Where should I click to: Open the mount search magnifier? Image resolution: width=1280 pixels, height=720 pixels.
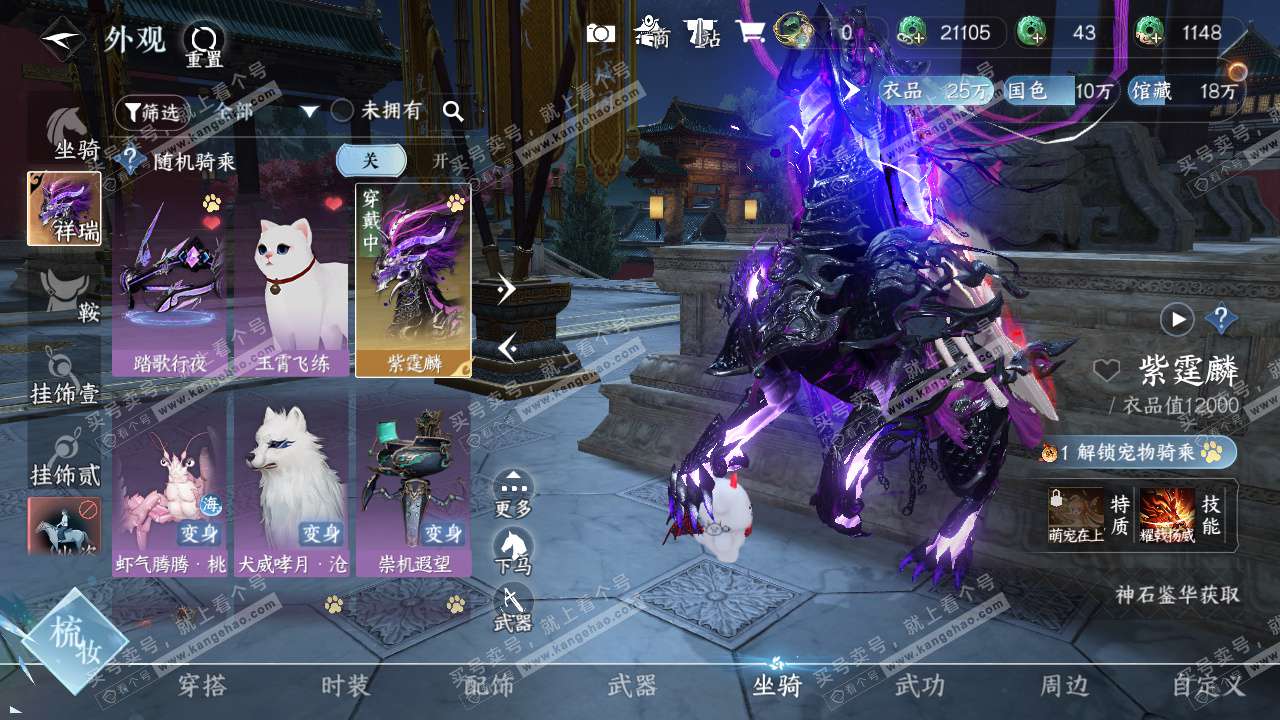click(x=453, y=111)
